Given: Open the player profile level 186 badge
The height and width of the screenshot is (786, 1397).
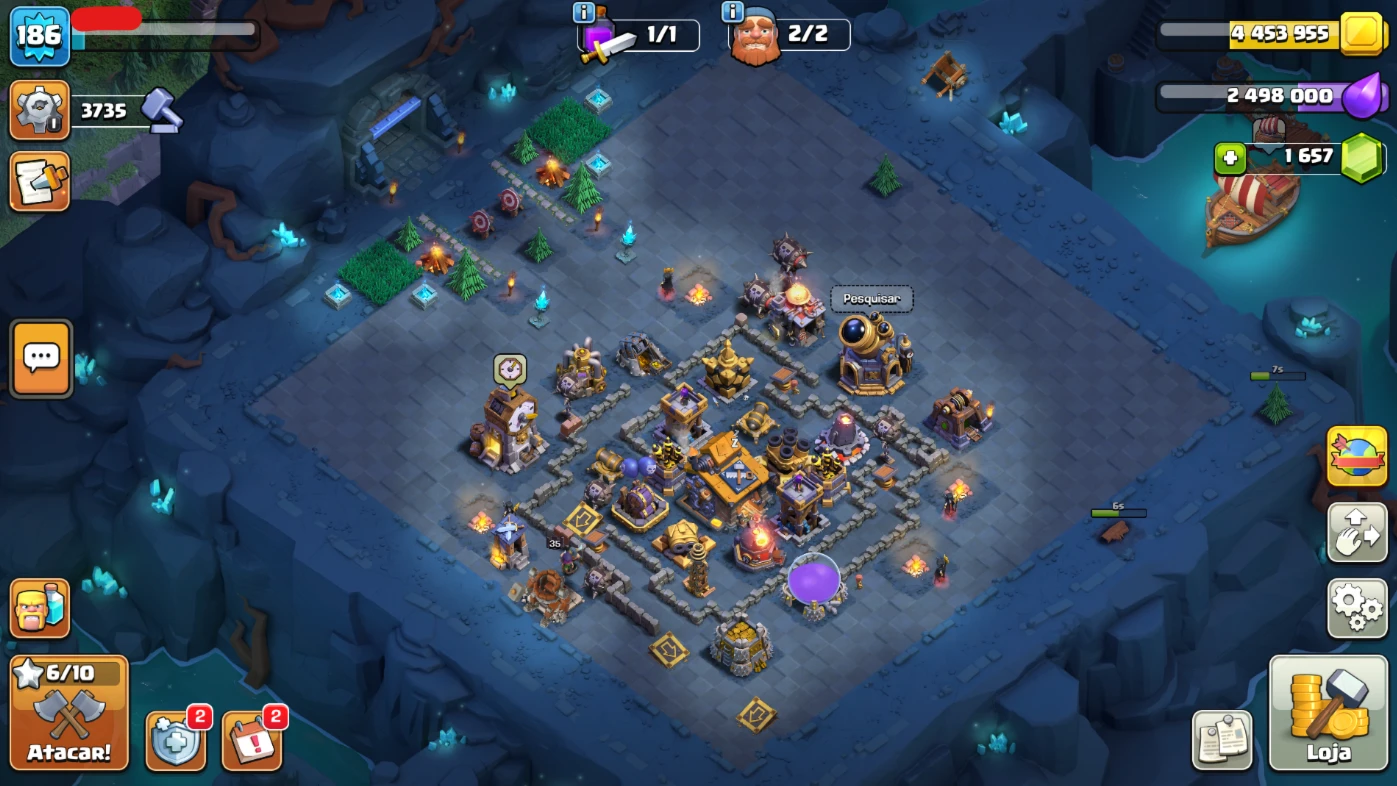Looking at the screenshot, I should click(39, 36).
